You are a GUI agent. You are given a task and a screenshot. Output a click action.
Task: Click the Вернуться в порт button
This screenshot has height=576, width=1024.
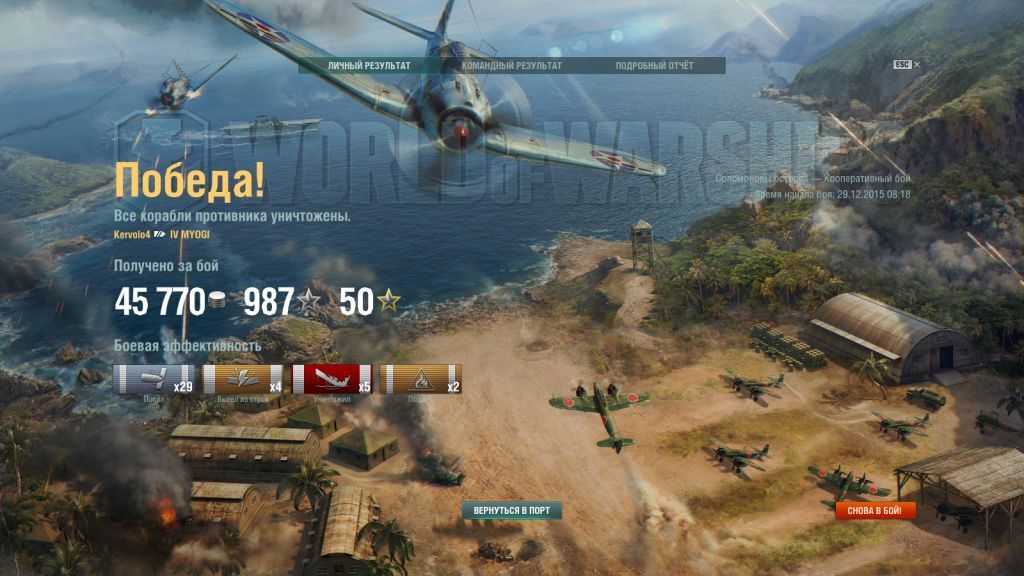[x=512, y=511]
